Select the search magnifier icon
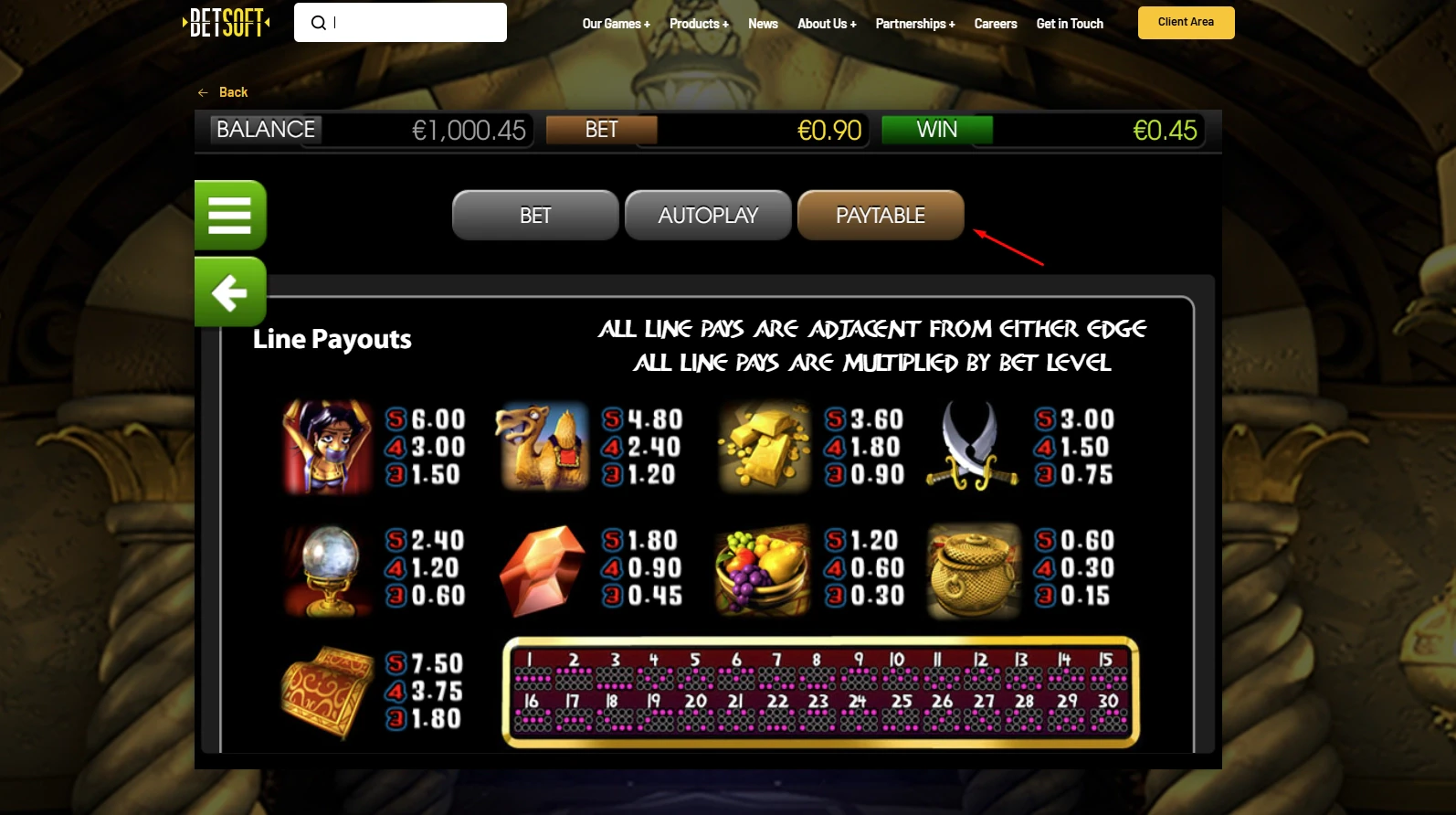 (x=317, y=22)
